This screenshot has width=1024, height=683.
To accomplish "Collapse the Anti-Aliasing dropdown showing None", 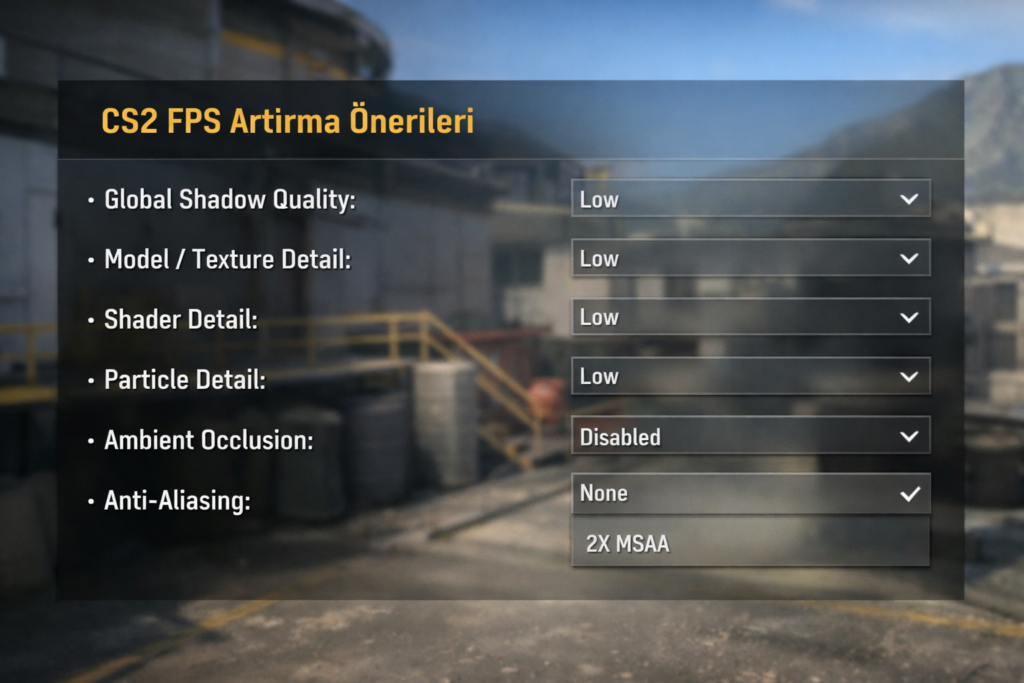I will pyautogui.click(x=750, y=493).
